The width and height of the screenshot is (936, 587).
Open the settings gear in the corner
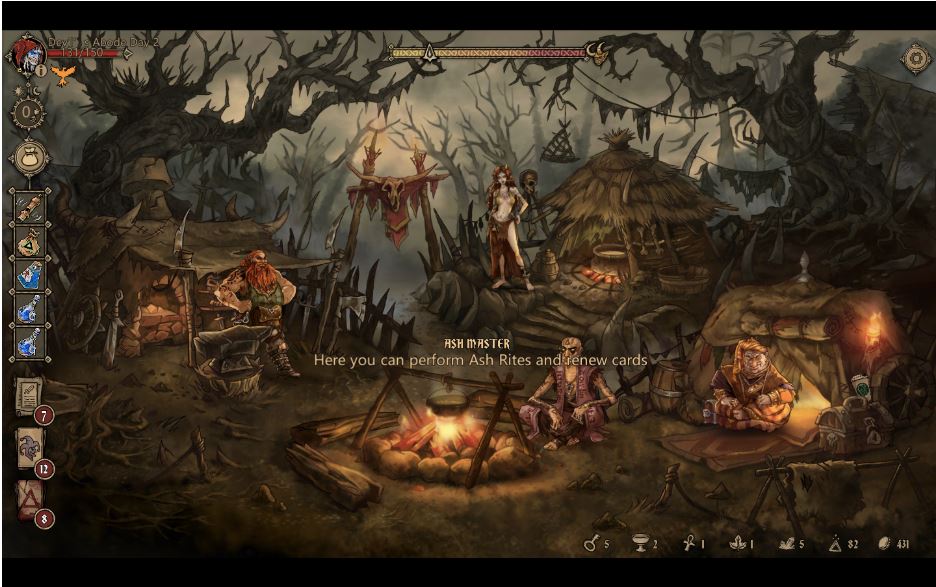point(914,58)
